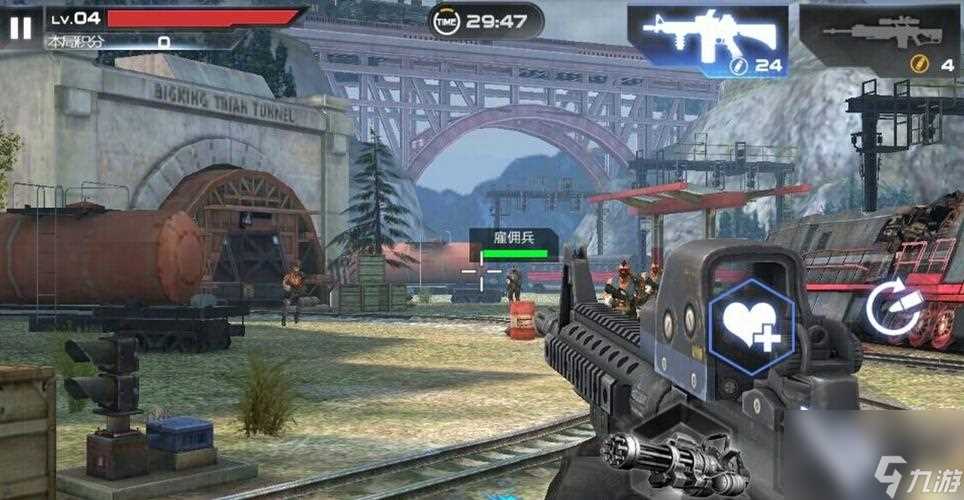The width and height of the screenshot is (964, 500).
Task: Select the assault rifle weapon slot
Action: [x=708, y=40]
